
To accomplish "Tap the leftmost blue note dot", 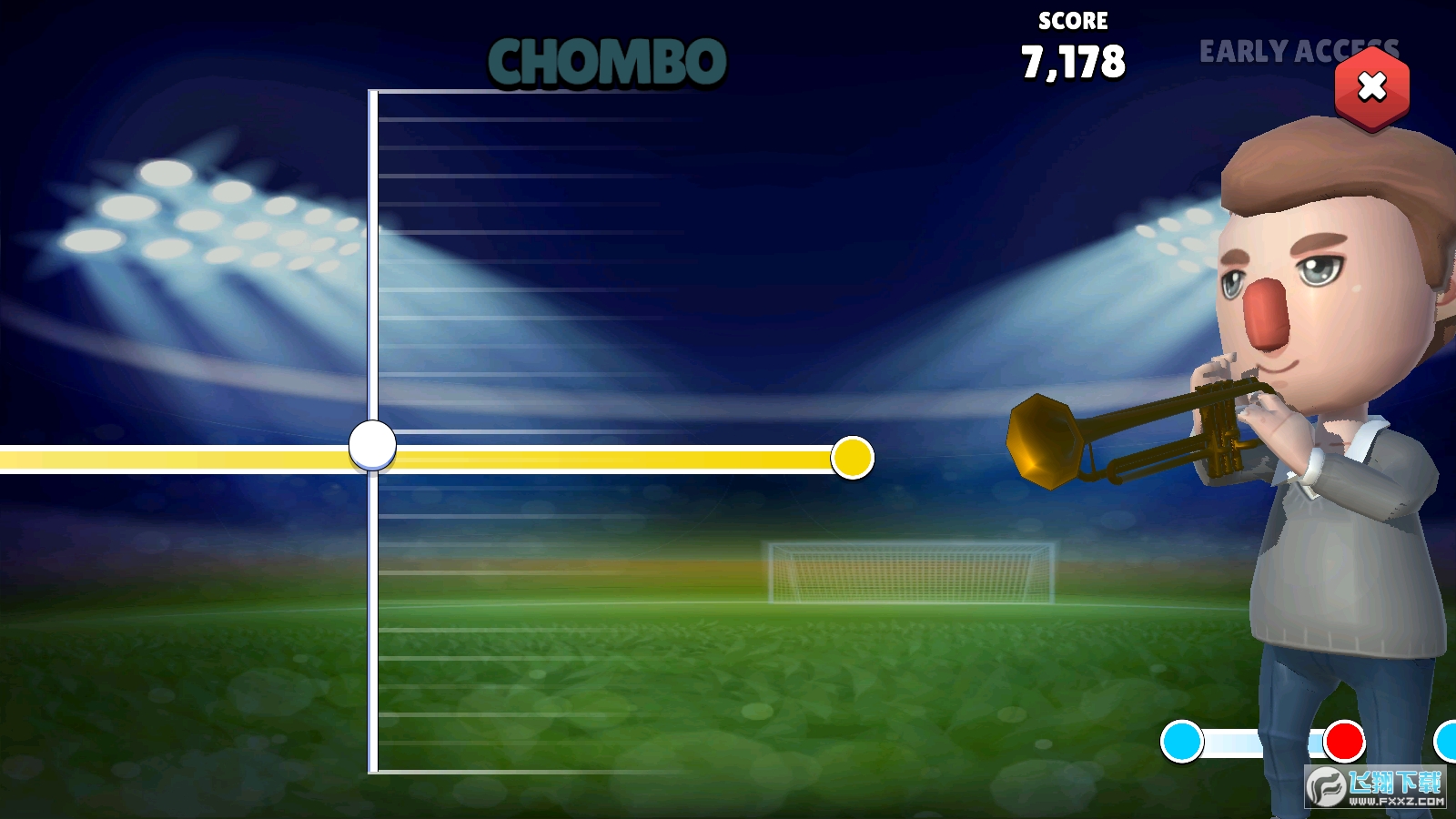I will (1183, 742).
